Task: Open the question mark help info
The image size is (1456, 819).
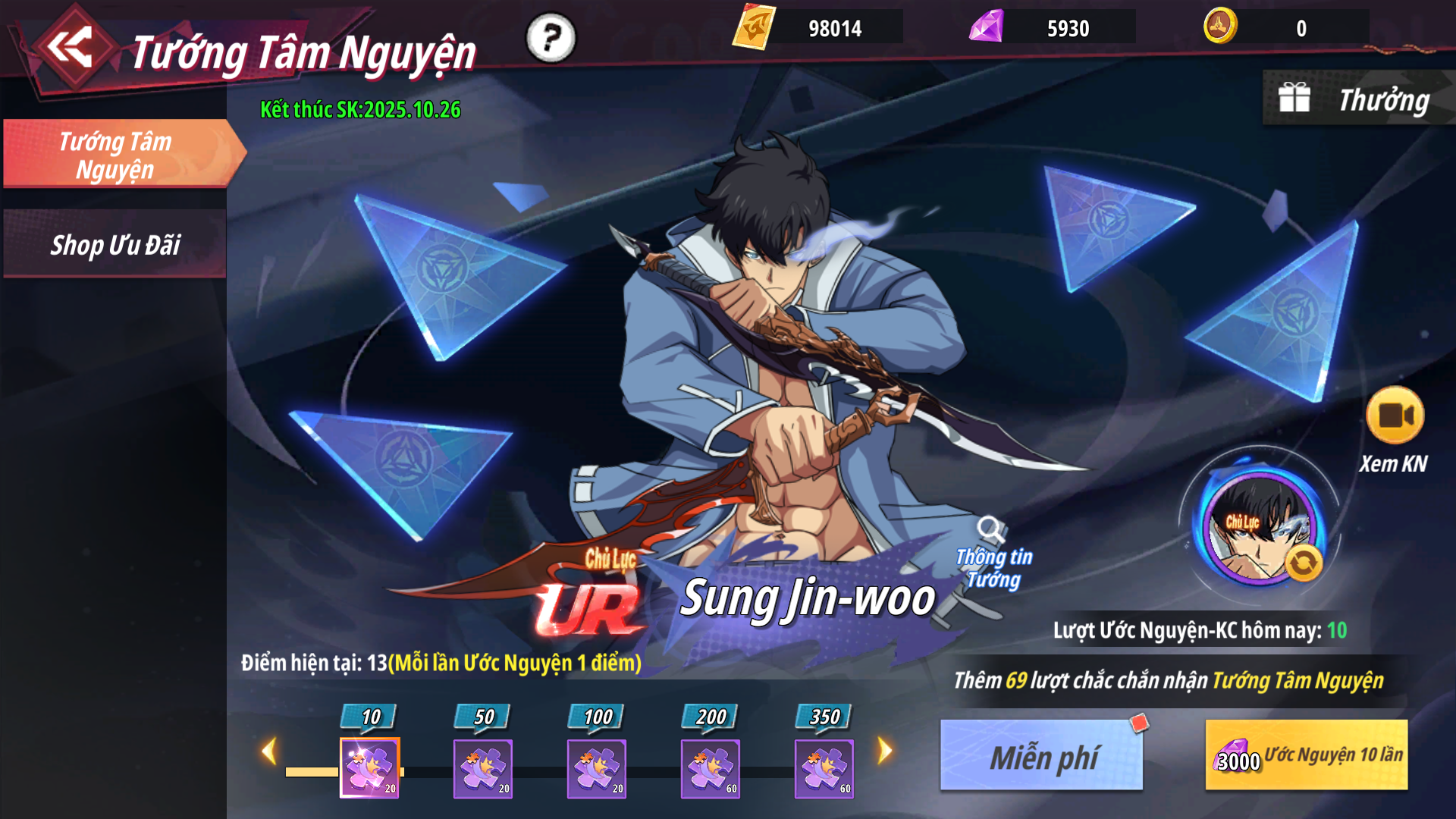Action: pos(551,38)
